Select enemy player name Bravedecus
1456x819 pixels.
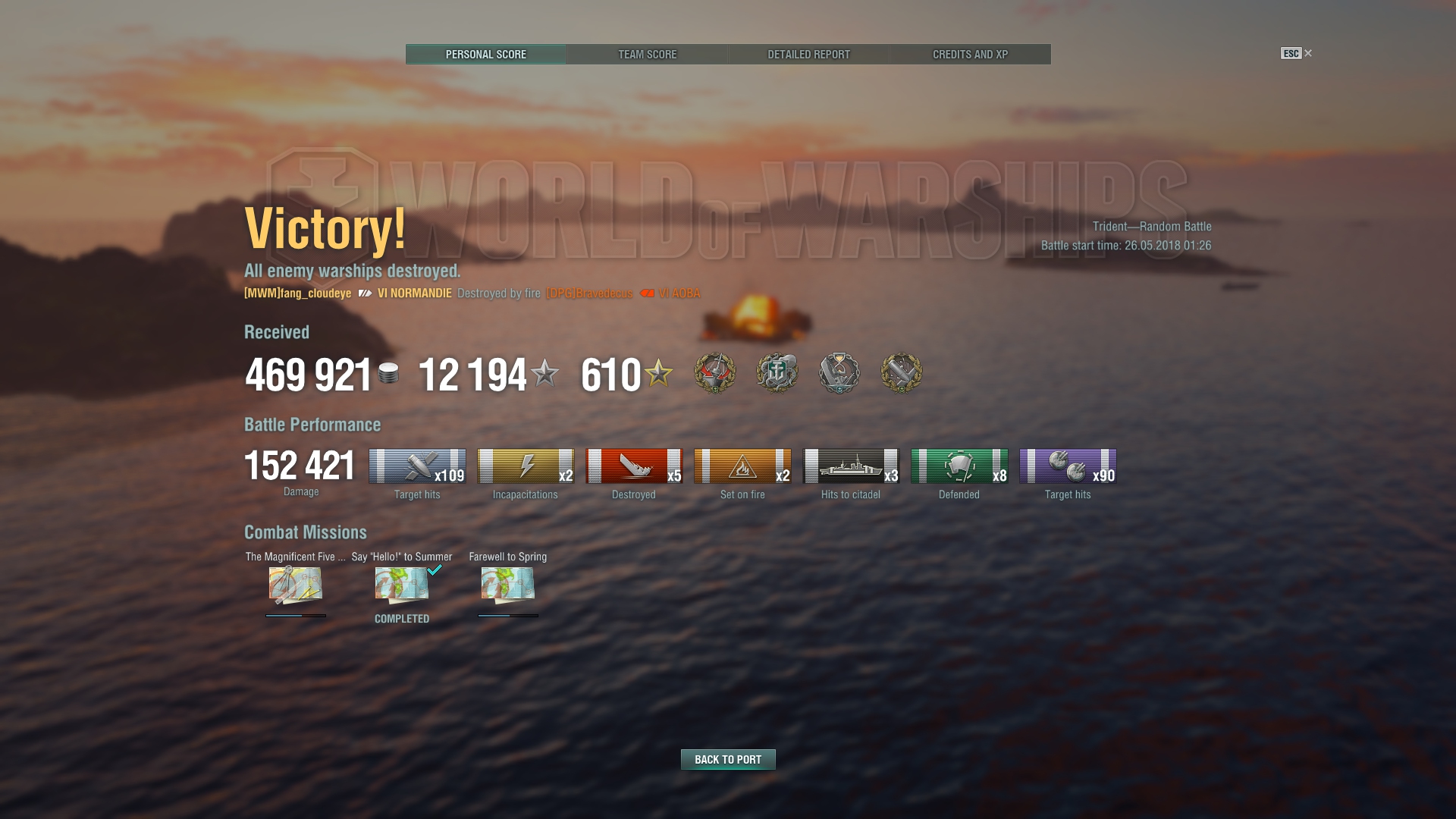click(589, 293)
